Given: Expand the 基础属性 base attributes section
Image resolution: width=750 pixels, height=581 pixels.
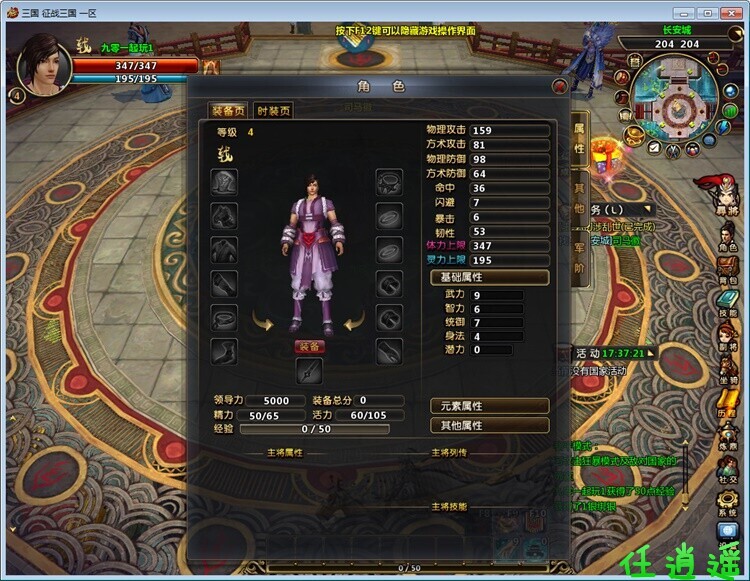Looking at the screenshot, I should [x=488, y=277].
